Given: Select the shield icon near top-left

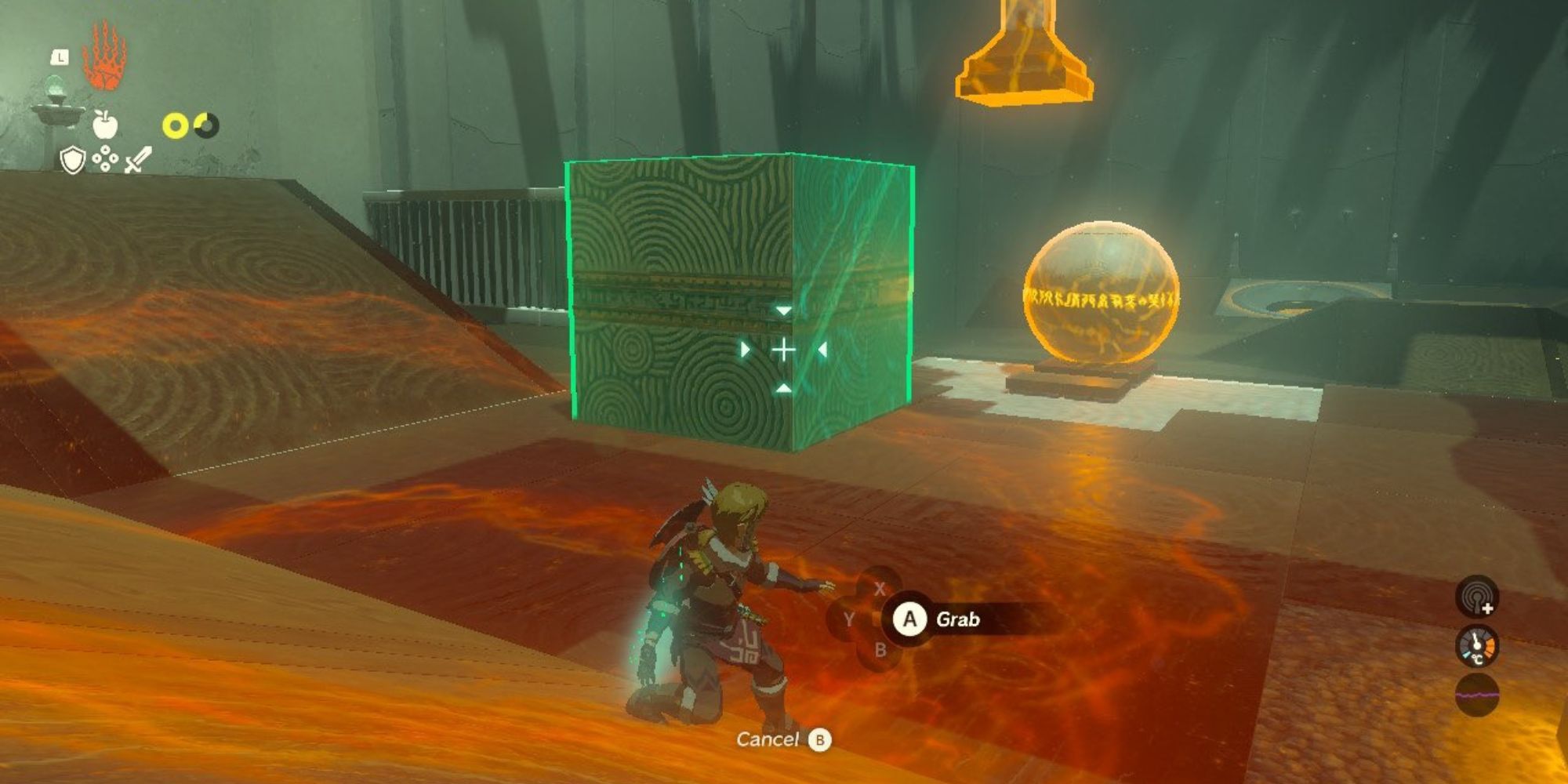Looking at the screenshot, I should [x=72, y=159].
